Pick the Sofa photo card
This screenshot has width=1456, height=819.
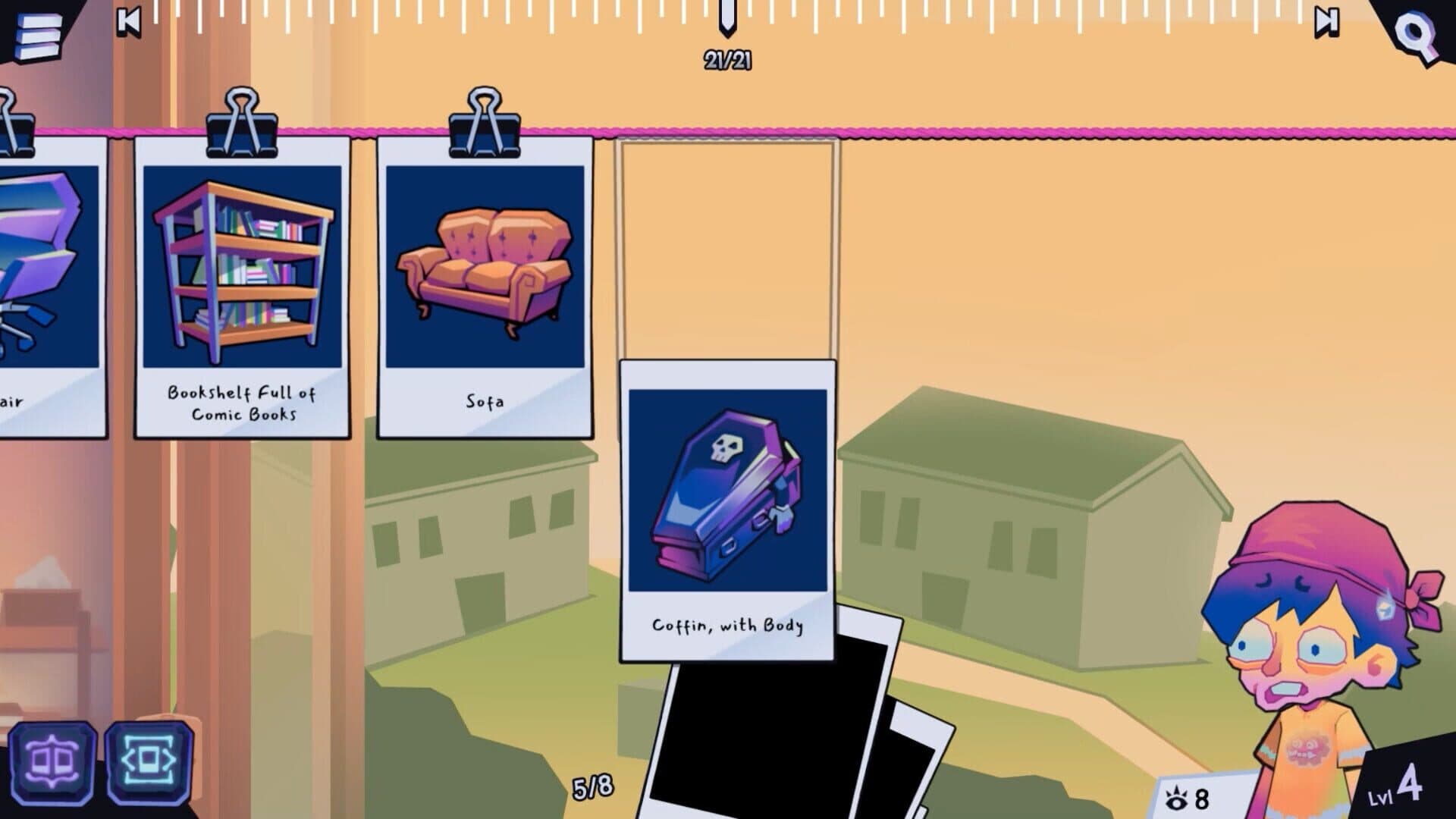[x=485, y=287]
